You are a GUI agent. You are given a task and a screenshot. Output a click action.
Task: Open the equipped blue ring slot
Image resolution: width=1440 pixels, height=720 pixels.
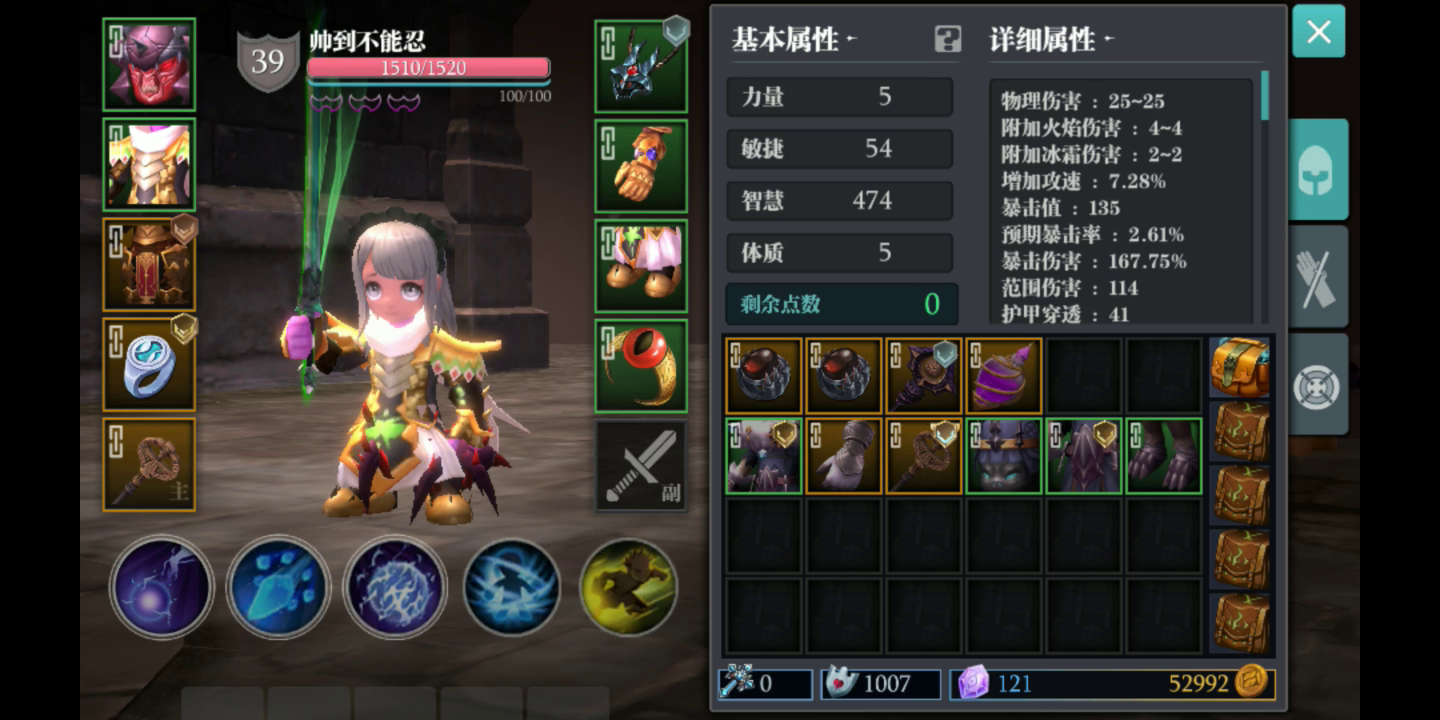point(148,364)
